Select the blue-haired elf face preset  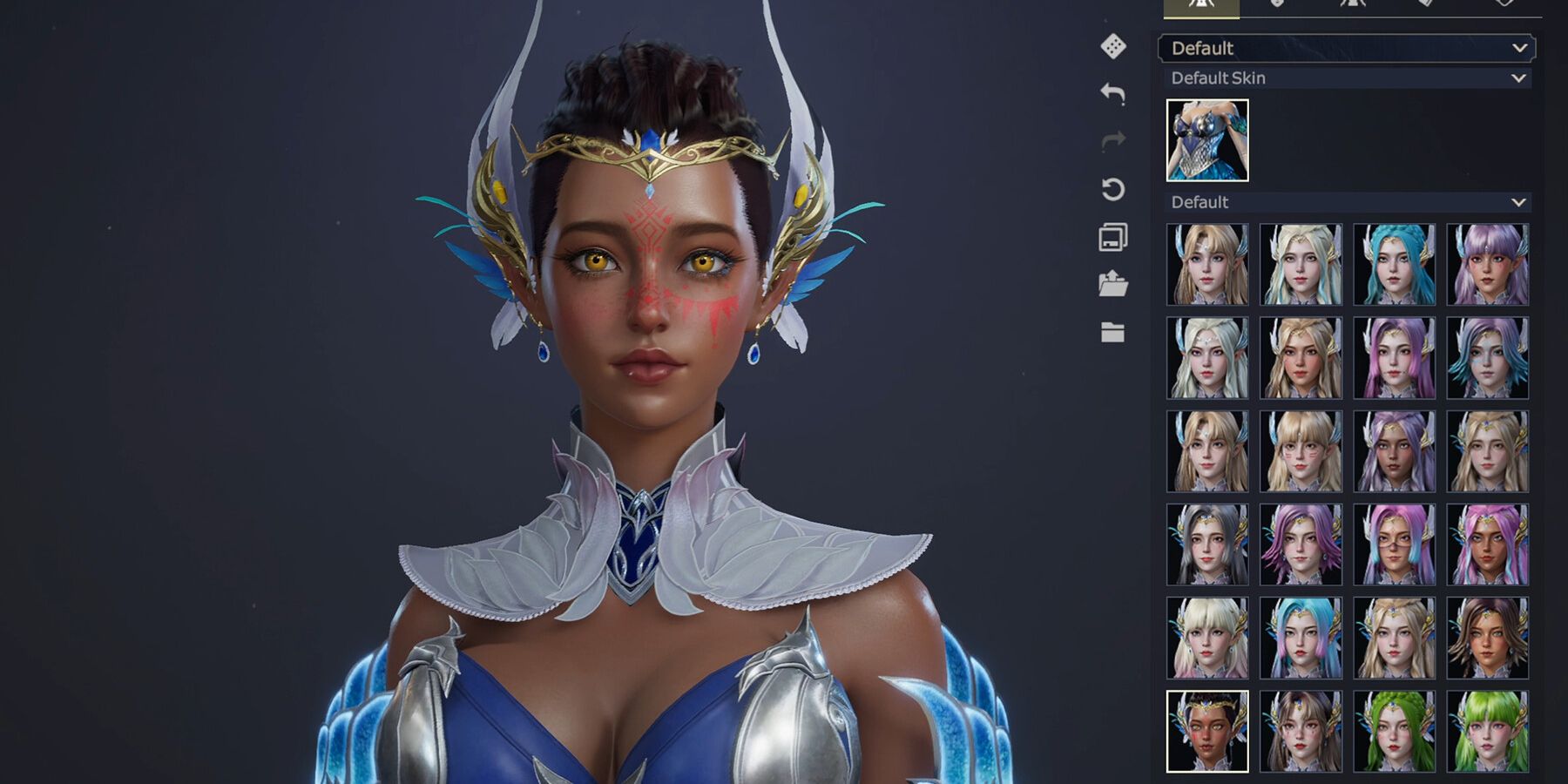tap(1394, 261)
